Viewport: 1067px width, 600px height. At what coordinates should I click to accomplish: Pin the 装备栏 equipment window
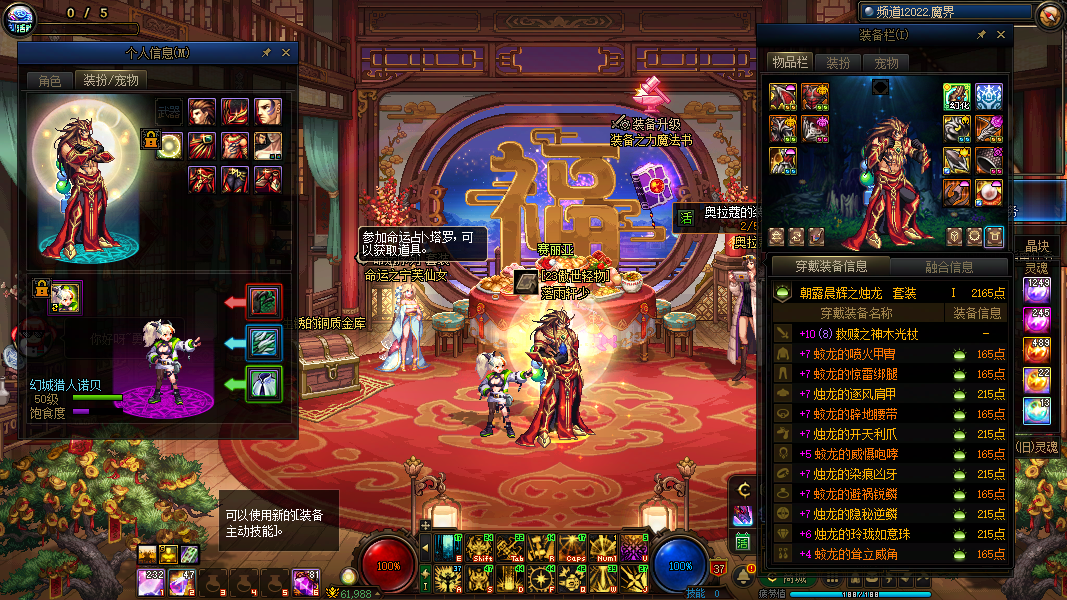tap(980, 35)
